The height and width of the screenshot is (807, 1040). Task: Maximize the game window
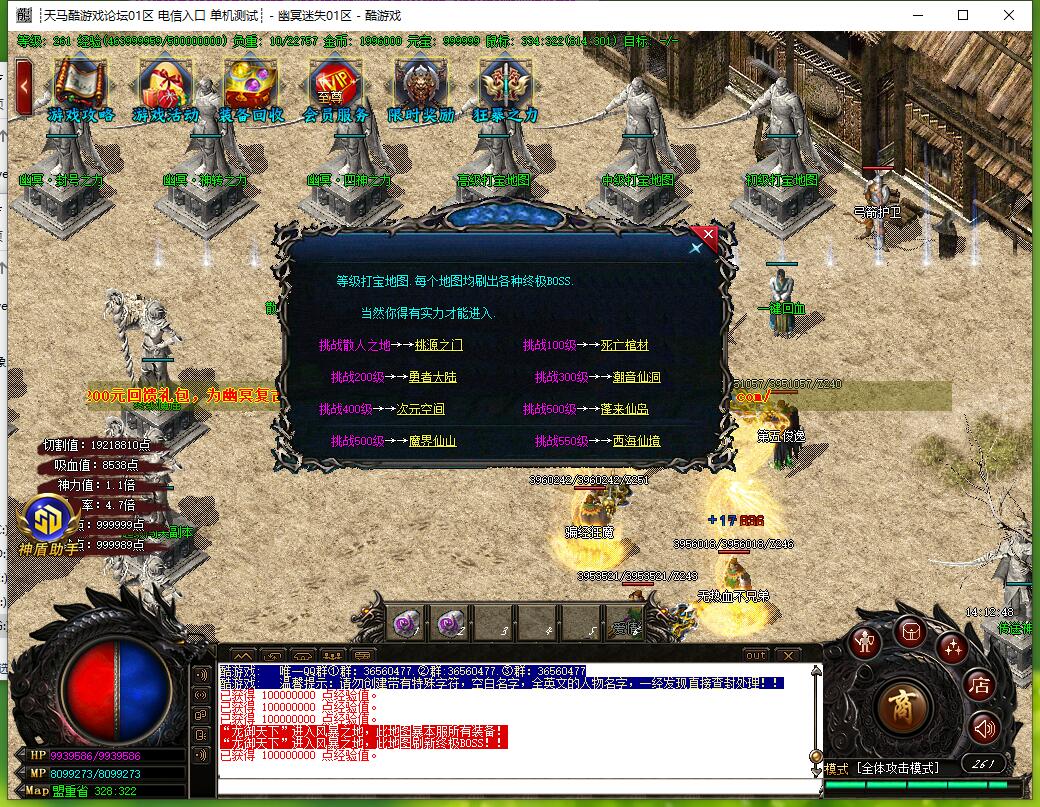pyautogui.click(x=963, y=15)
